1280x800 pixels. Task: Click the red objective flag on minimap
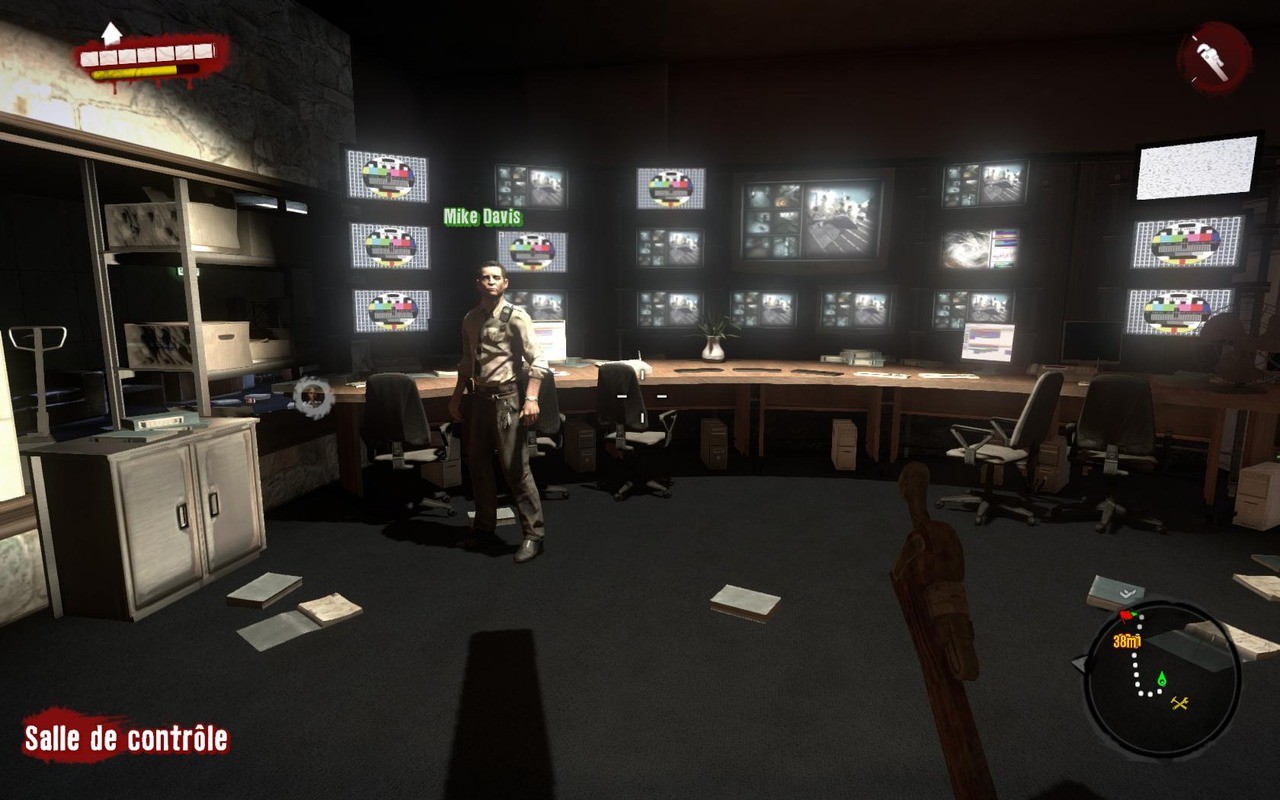[x=1127, y=616]
